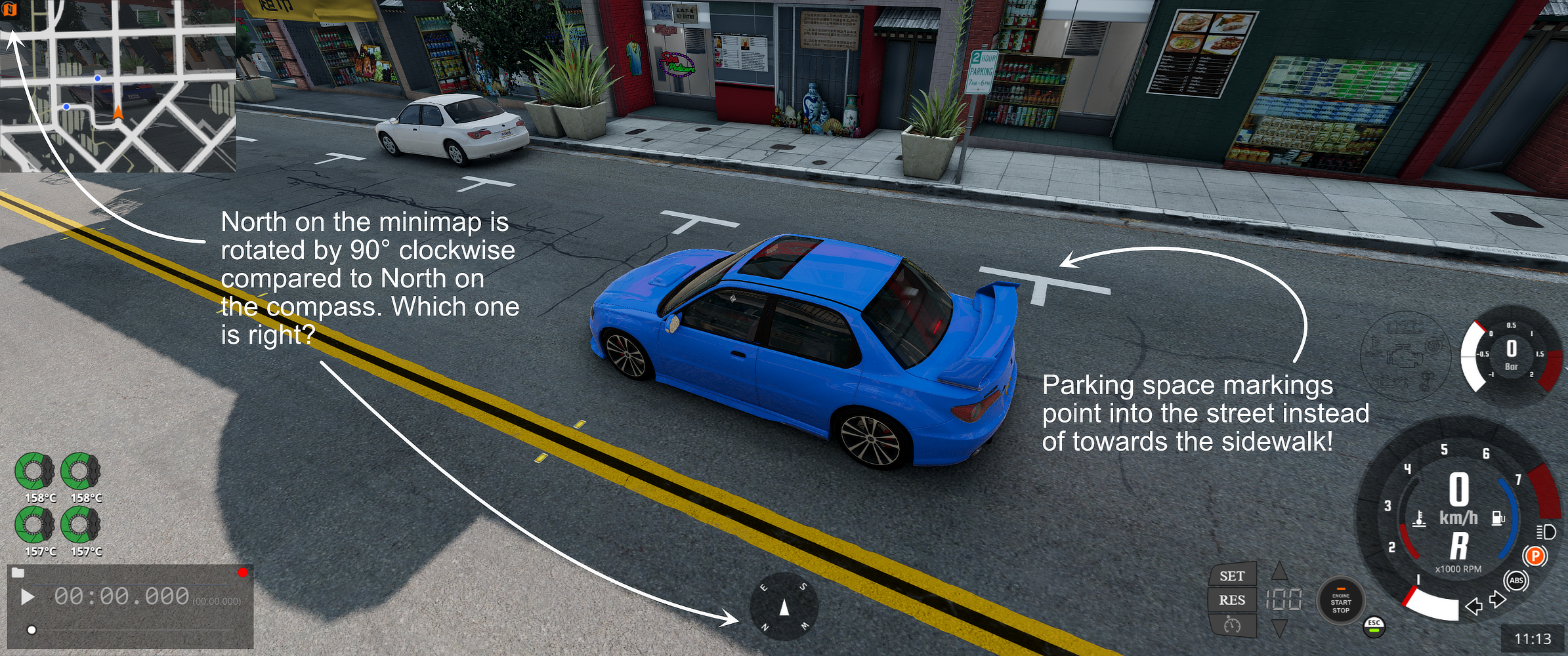Click the replay seek slider handle
Screen dimensions: 1568x656
pyautogui.click(x=32, y=630)
